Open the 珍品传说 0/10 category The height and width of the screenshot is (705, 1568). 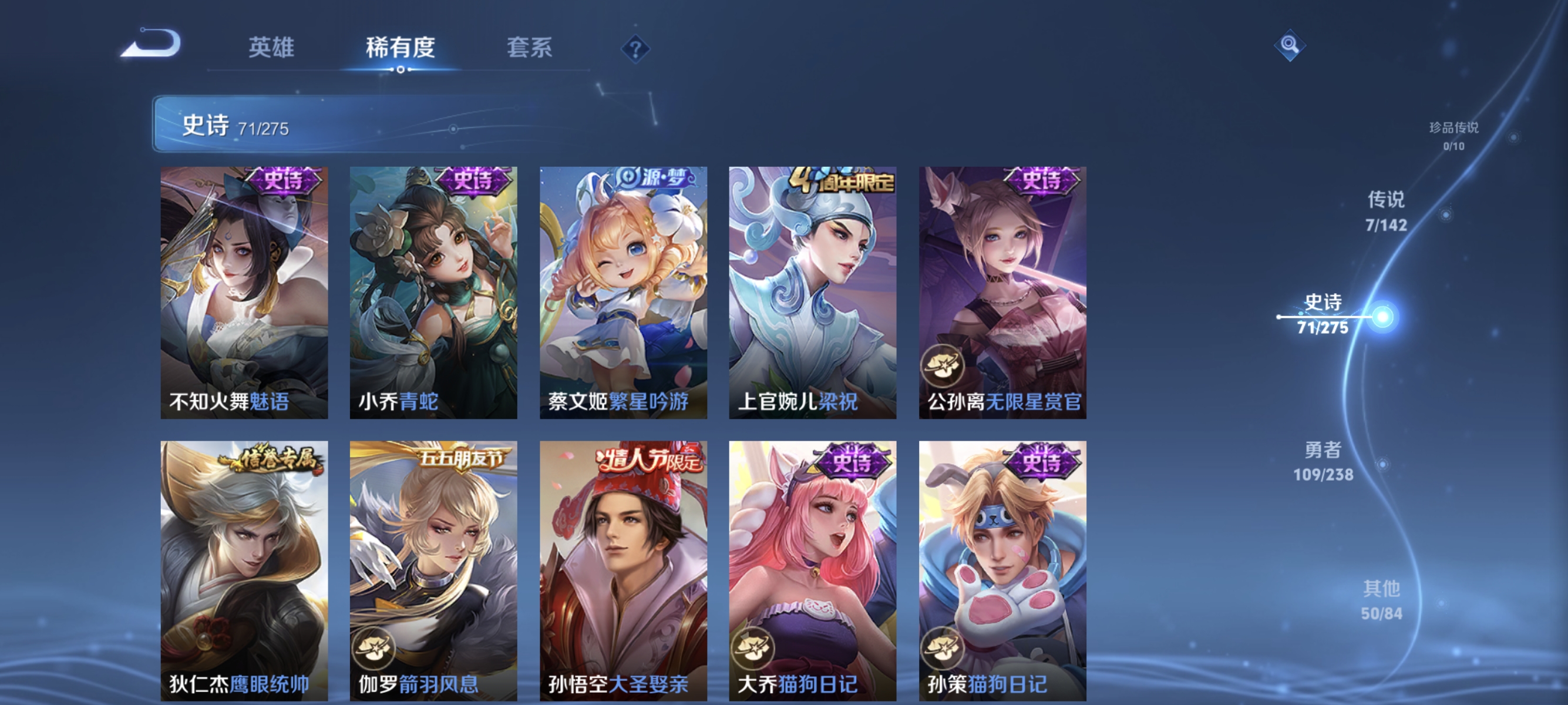point(1453,137)
